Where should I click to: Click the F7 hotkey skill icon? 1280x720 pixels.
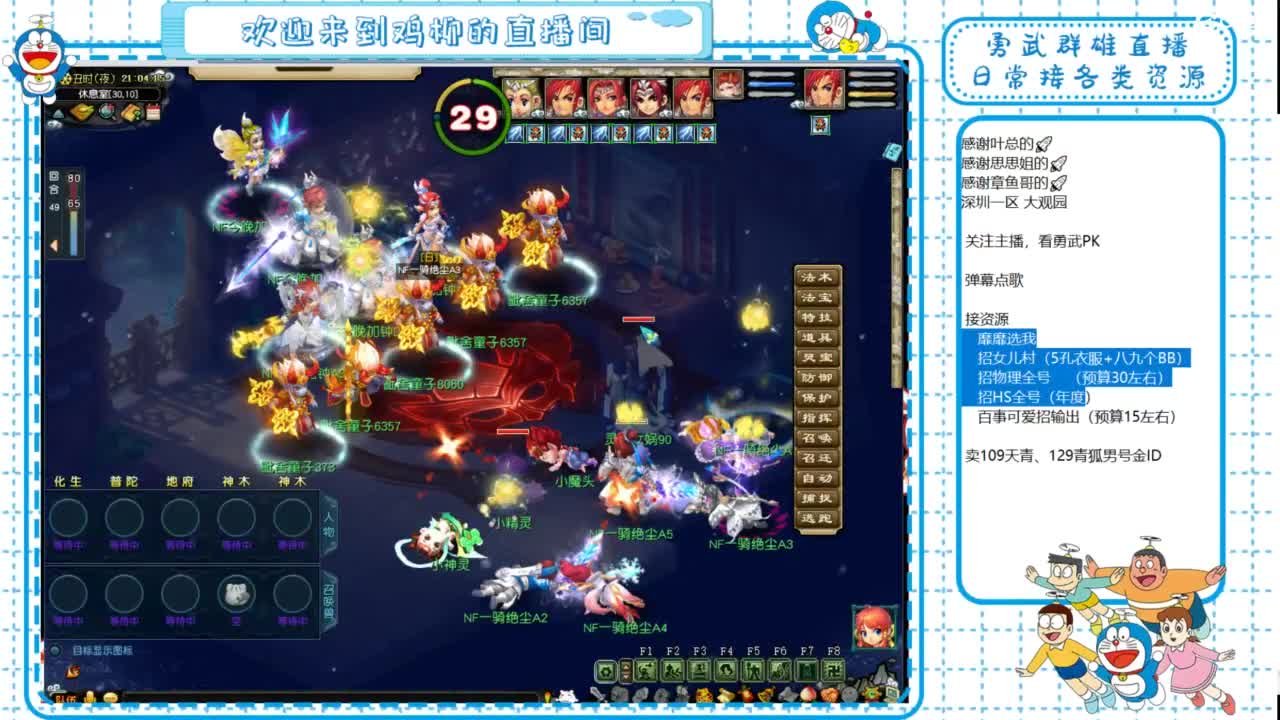[807, 670]
